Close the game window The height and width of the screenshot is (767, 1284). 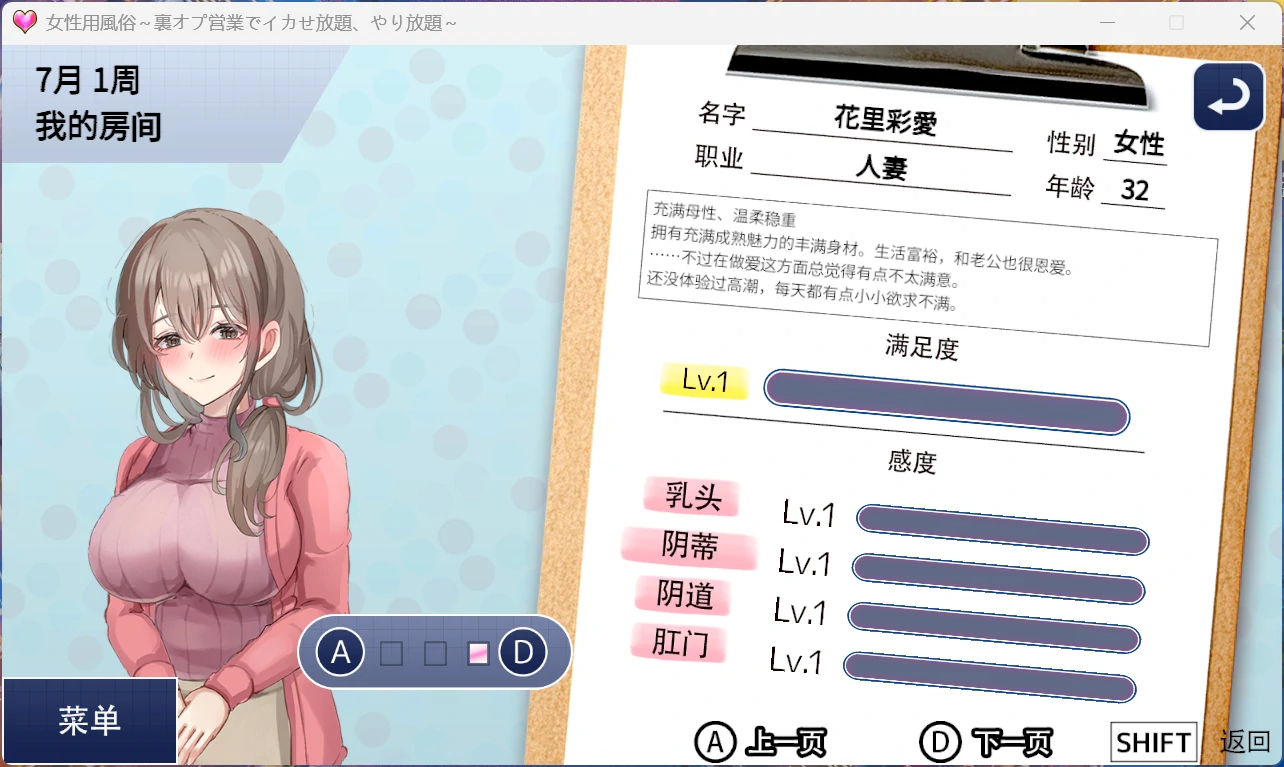point(1247,22)
